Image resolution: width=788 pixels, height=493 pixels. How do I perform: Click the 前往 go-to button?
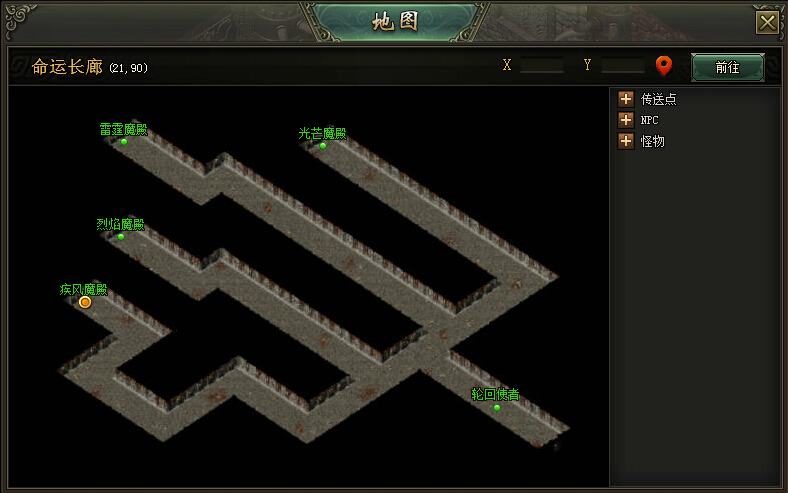tap(727, 67)
